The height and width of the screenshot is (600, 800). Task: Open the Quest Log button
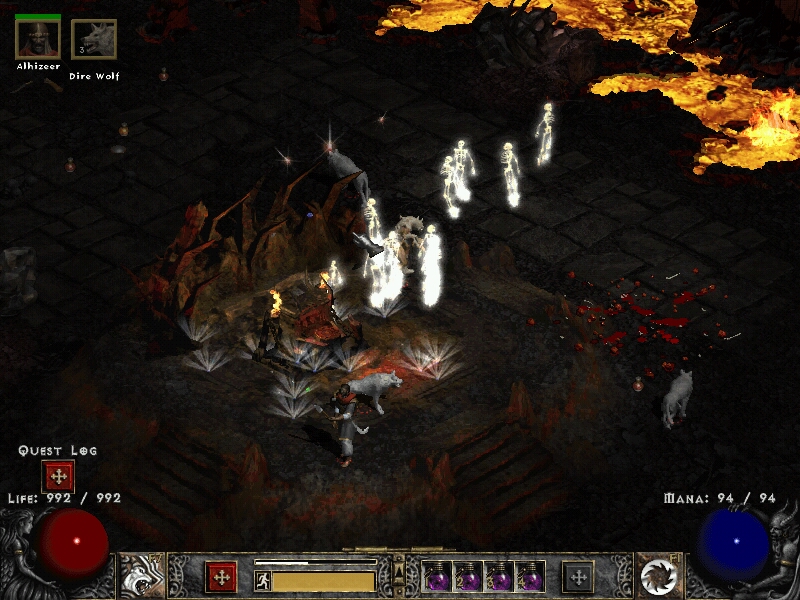tap(58, 477)
